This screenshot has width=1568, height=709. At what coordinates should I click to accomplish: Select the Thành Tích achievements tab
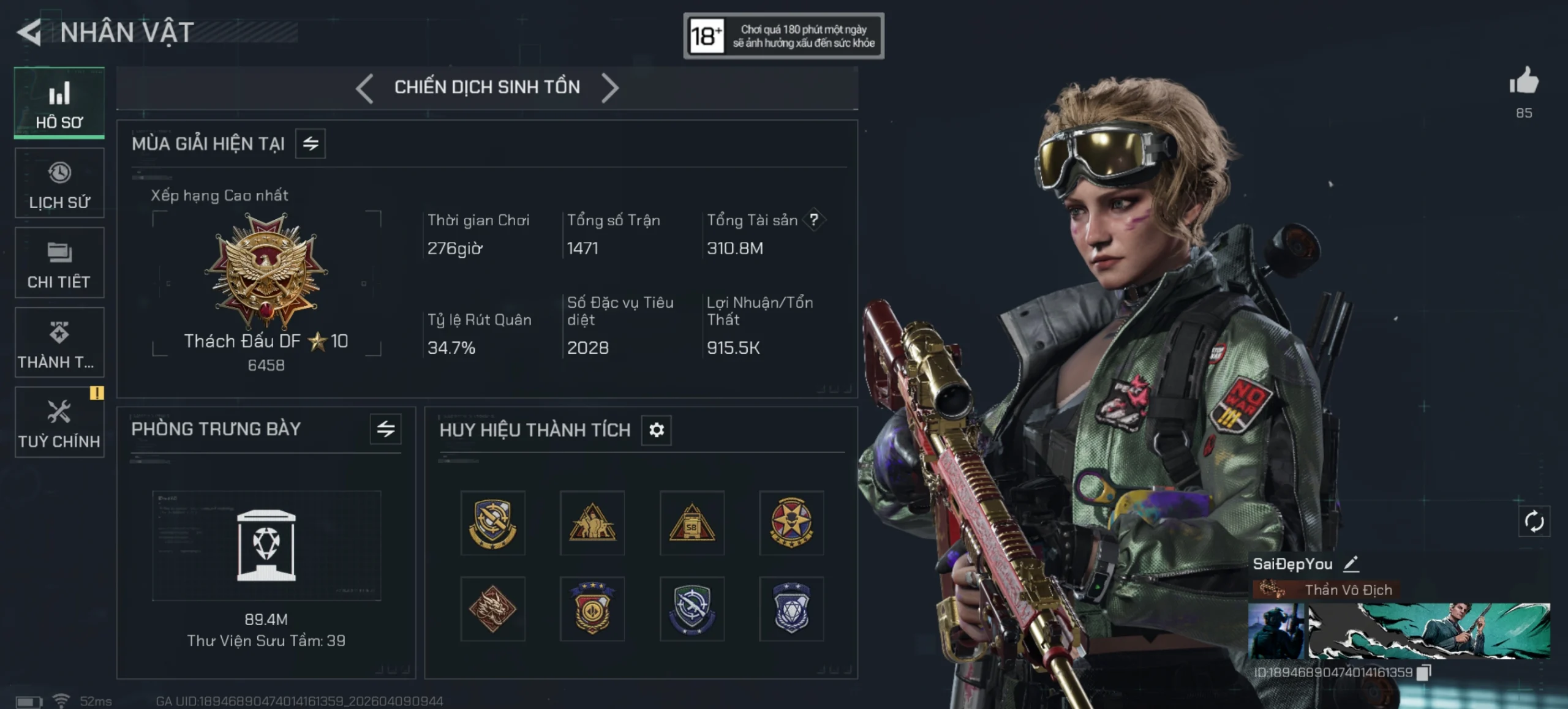[59, 343]
